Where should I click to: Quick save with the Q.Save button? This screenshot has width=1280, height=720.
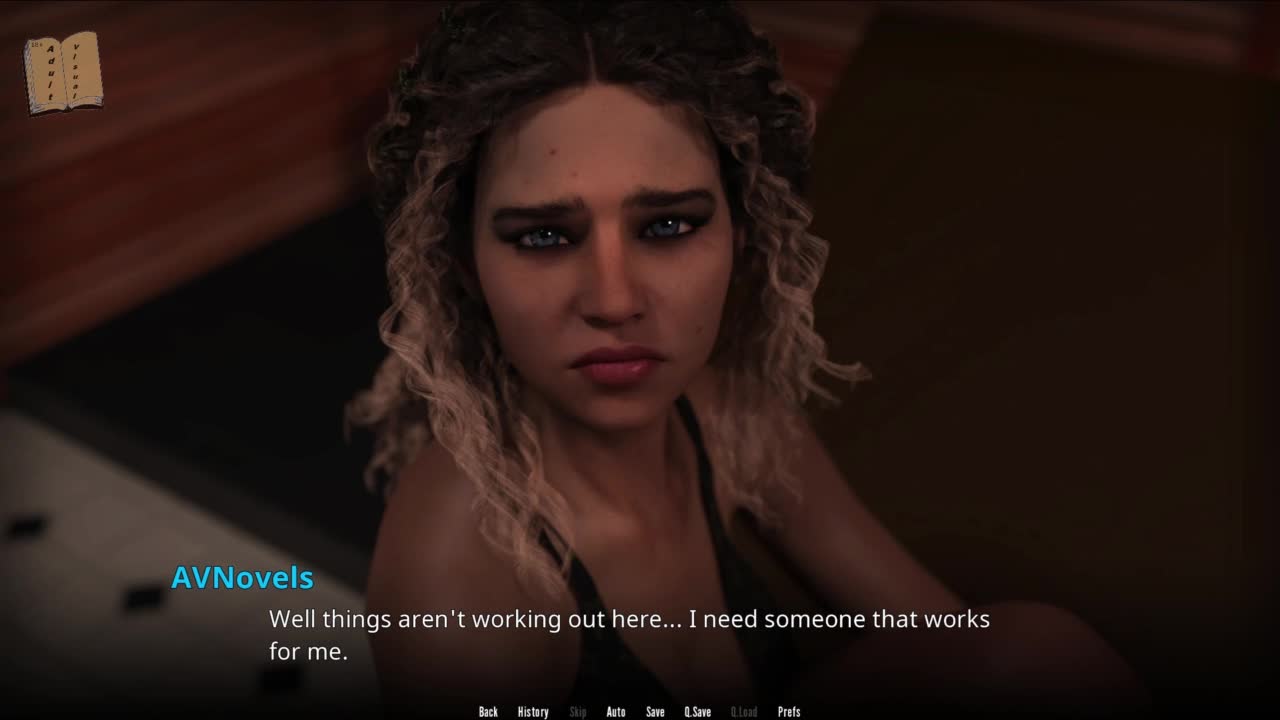tap(698, 712)
